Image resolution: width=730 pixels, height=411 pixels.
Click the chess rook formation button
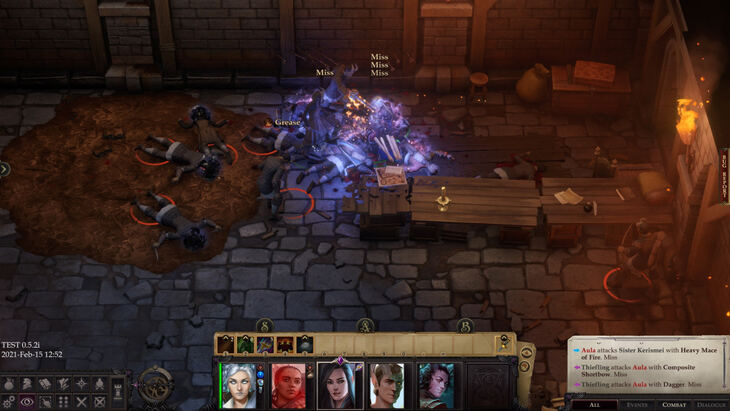click(x=118, y=383)
